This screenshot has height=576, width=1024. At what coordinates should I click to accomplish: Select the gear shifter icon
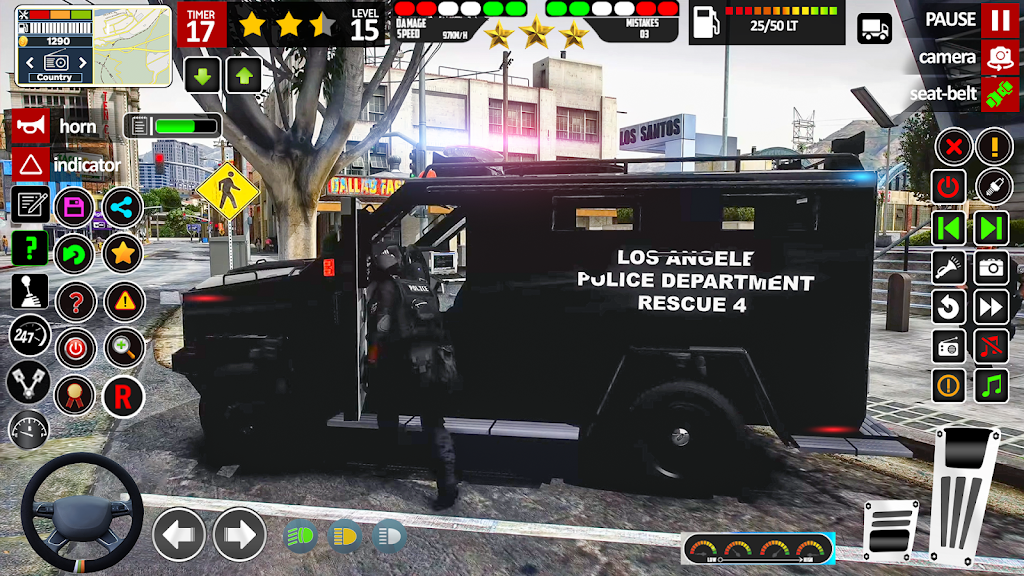point(30,291)
